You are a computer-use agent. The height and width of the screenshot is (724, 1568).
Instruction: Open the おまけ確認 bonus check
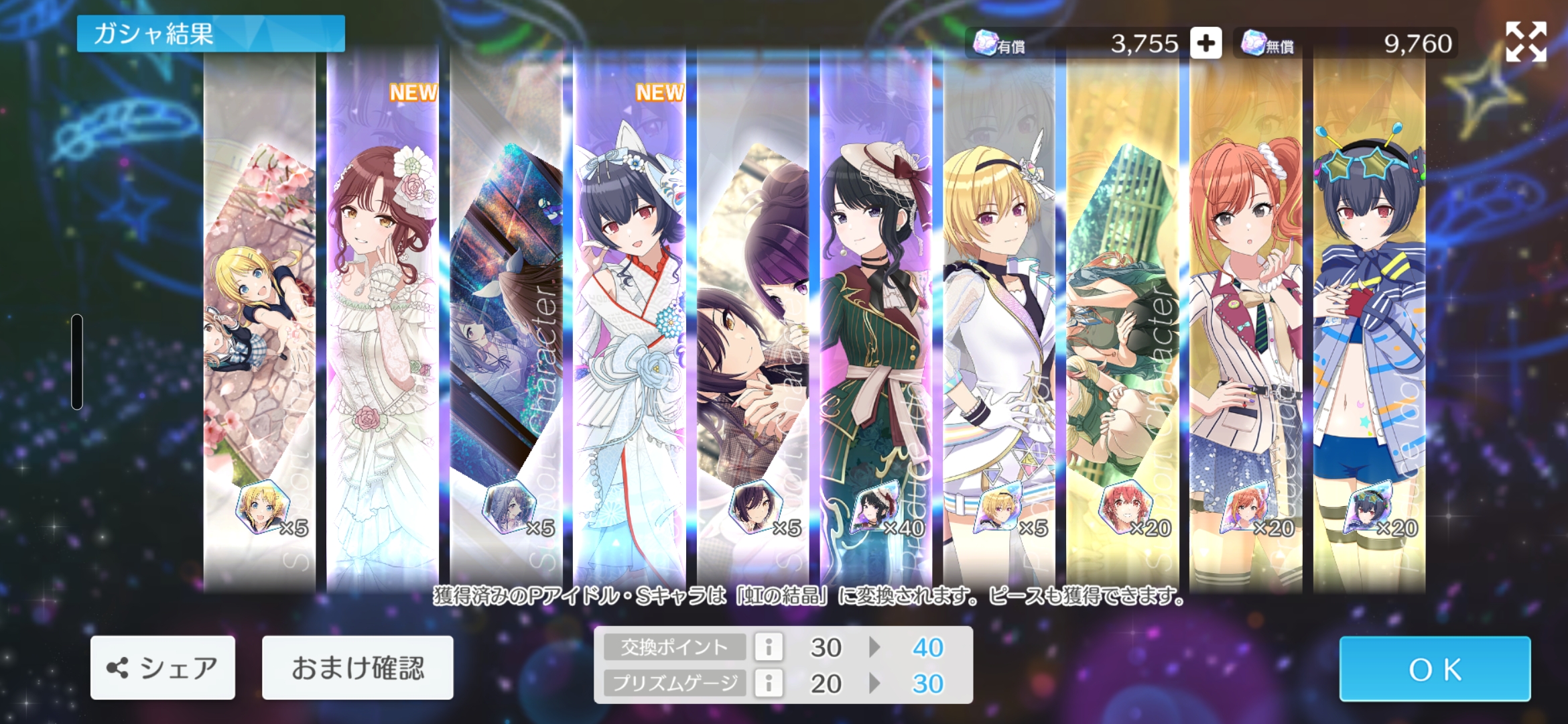357,668
